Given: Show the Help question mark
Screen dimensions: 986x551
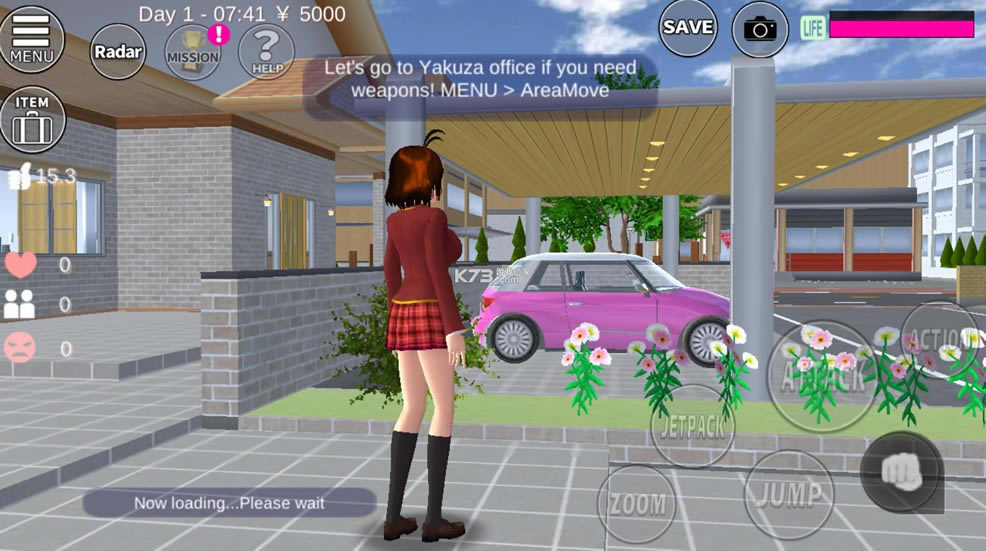Looking at the screenshot, I should [x=267, y=51].
